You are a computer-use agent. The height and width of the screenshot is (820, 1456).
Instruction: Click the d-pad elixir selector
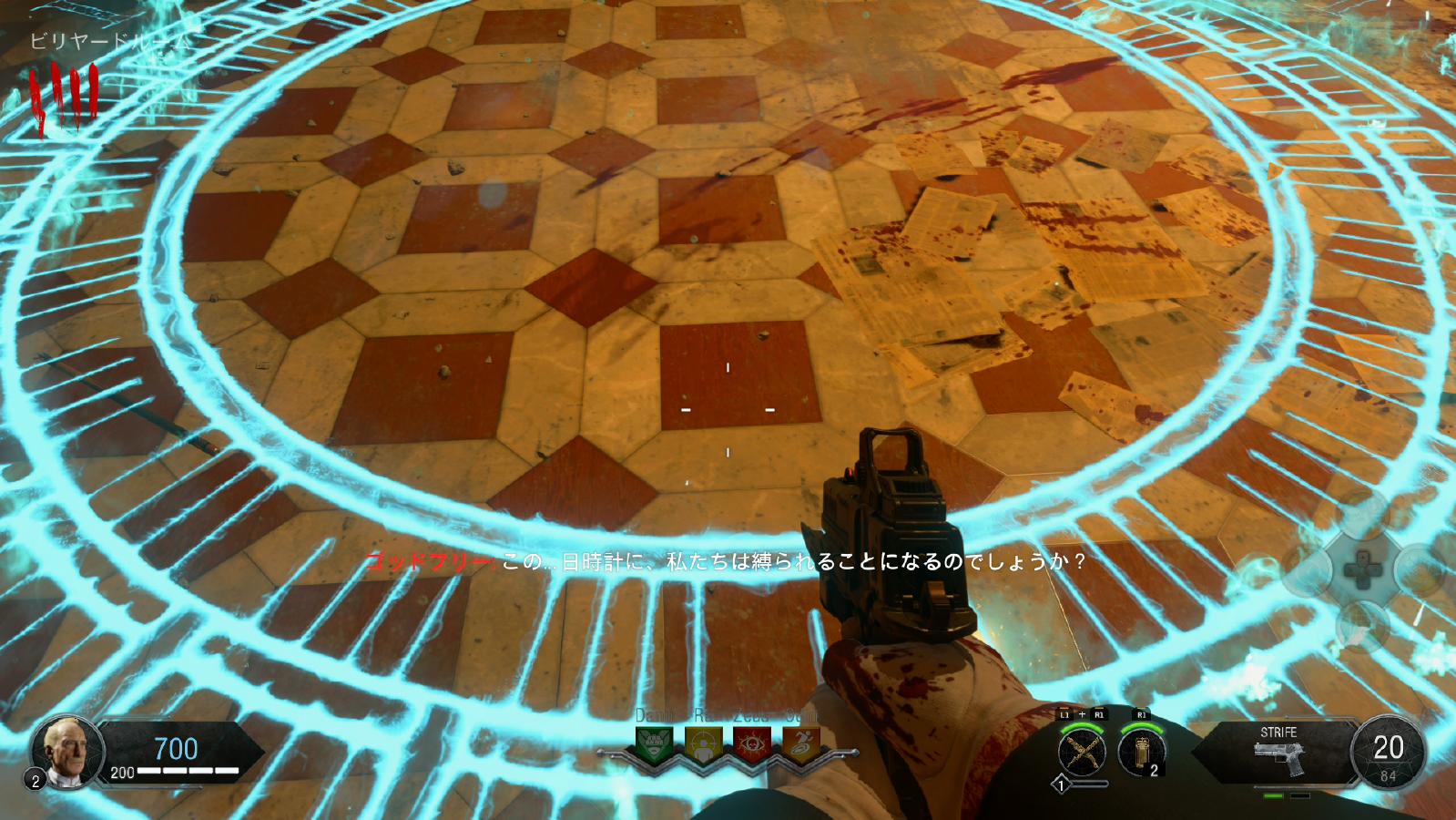(x=1362, y=571)
